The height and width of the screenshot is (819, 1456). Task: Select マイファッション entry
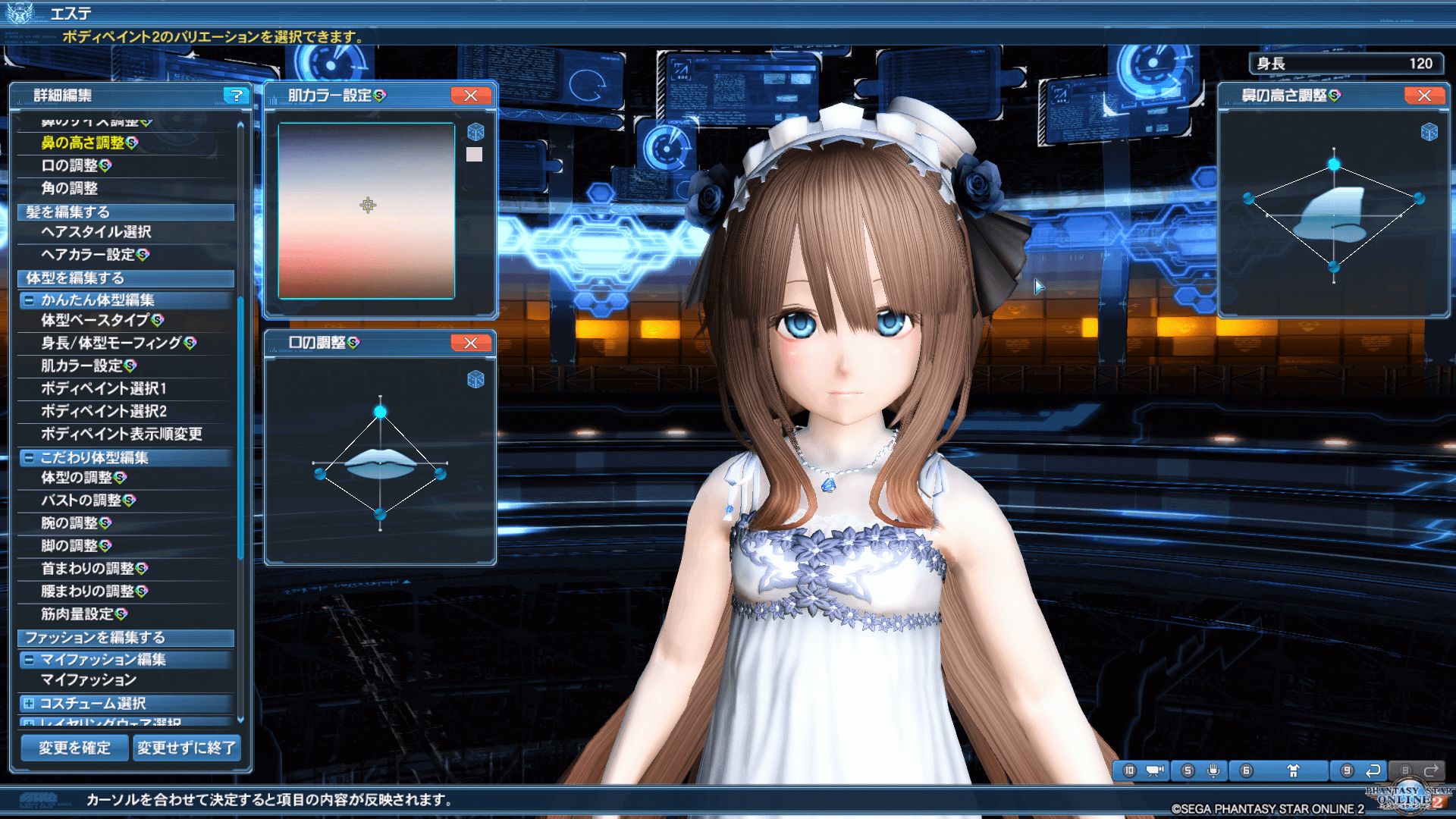click(89, 680)
